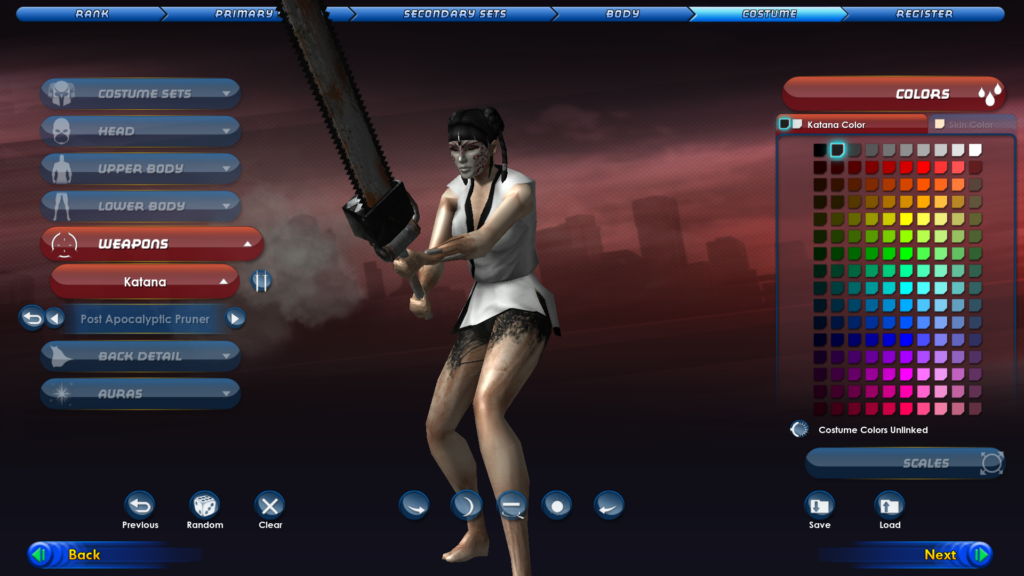Viewport: 1024px width, 576px height.
Task: Open the Auras section
Action: [141, 394]
